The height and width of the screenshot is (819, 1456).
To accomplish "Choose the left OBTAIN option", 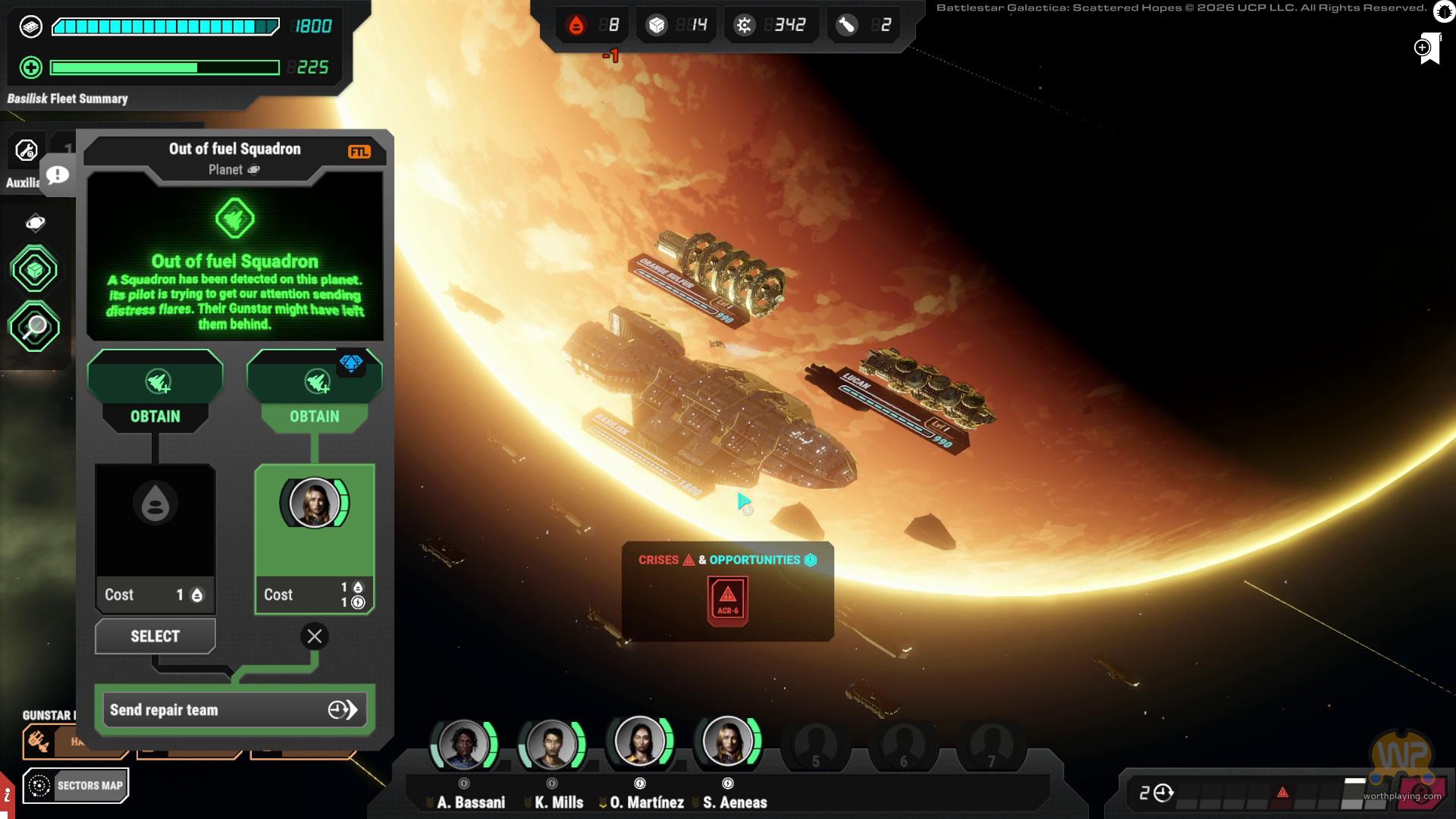I will click(x=155, y=416).
